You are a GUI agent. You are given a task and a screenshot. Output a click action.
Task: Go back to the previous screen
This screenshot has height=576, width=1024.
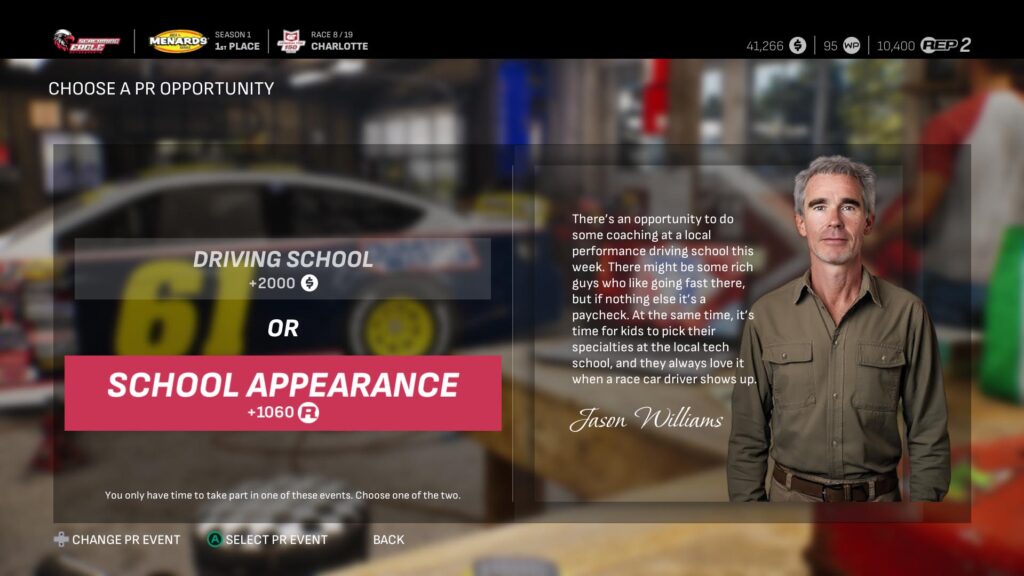tap(388, 540)
